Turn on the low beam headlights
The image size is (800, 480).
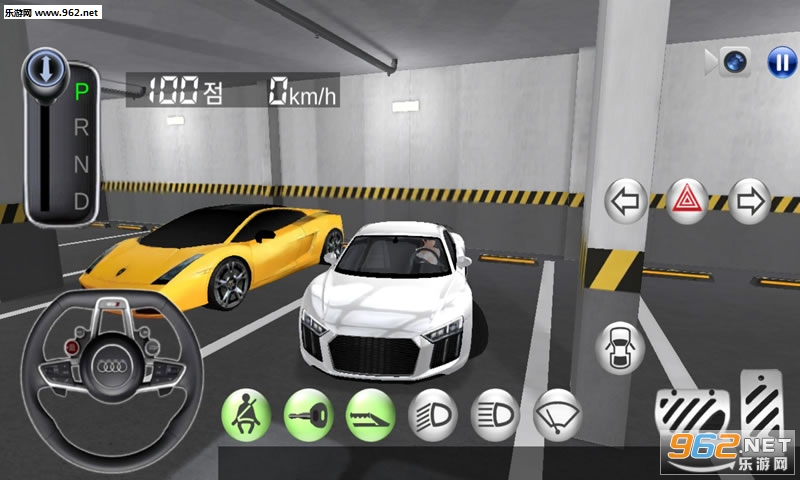tap(433, 413)
